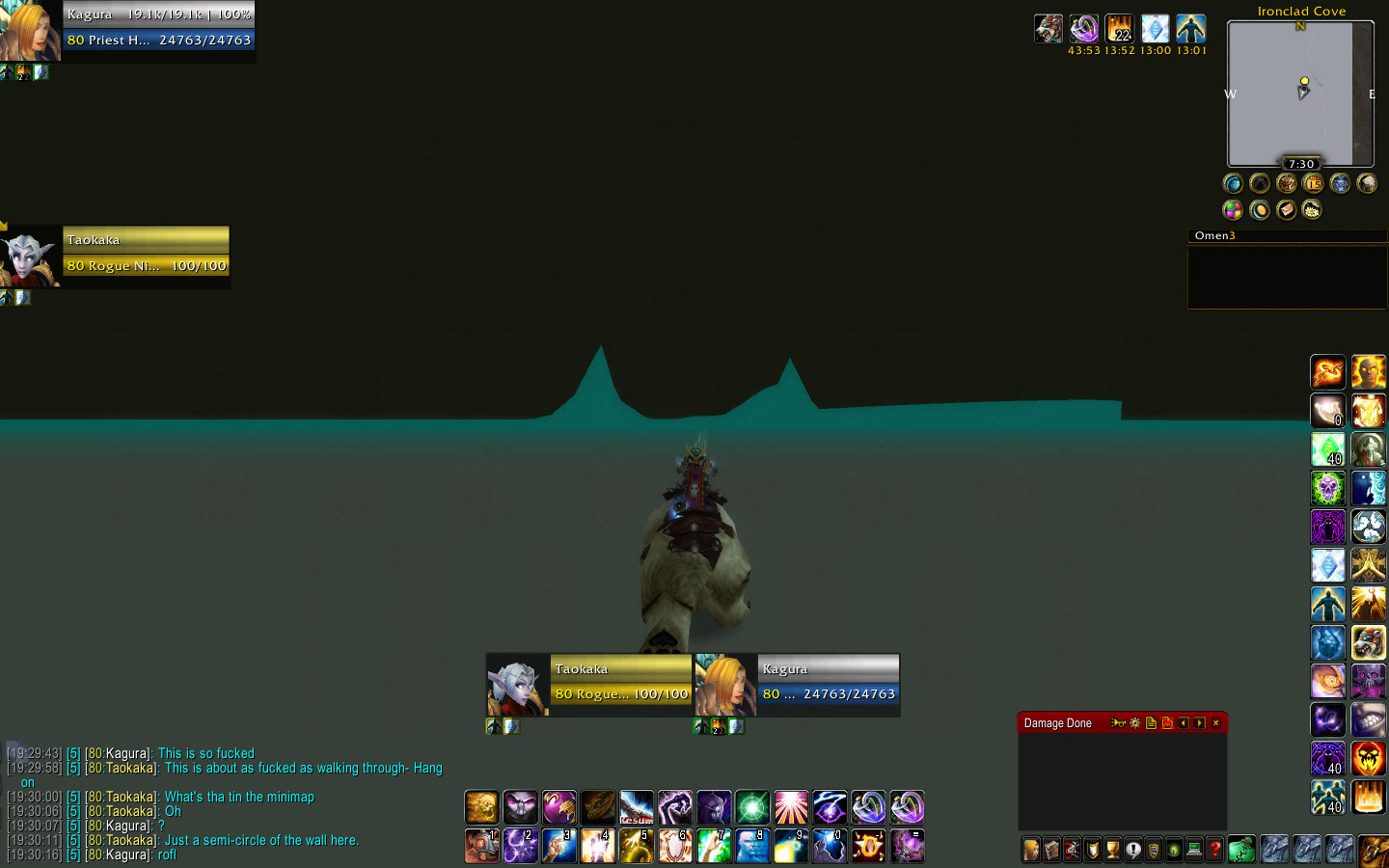Open the gold trophy achievements button
Screen dimensions: 1389x868
click(x=1113, y=850)
